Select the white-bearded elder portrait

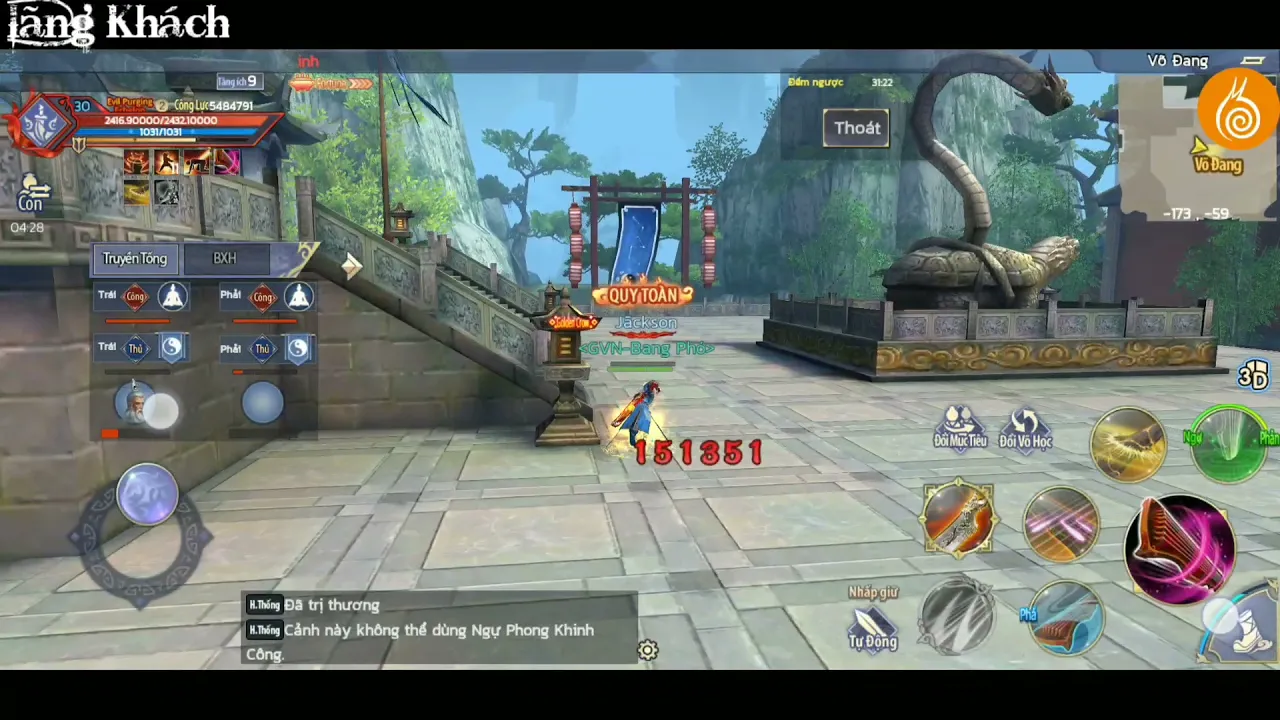(135, 403)
